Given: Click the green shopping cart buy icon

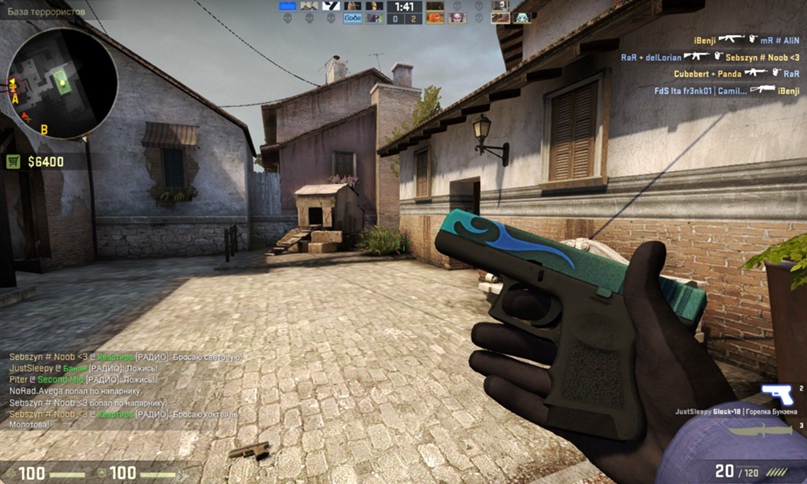Looking at the screenshot, I should point(14,161).
